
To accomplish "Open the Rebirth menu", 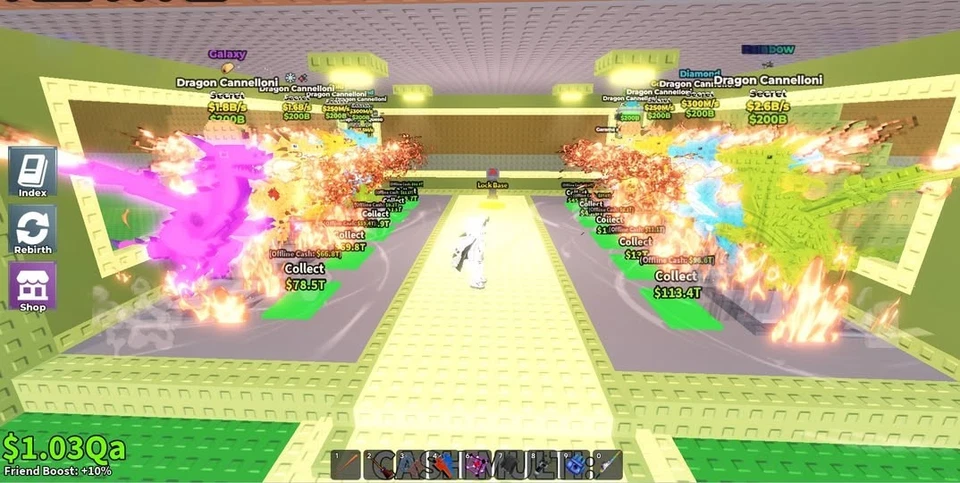I will pyautogui.click(x=32, y=229).
